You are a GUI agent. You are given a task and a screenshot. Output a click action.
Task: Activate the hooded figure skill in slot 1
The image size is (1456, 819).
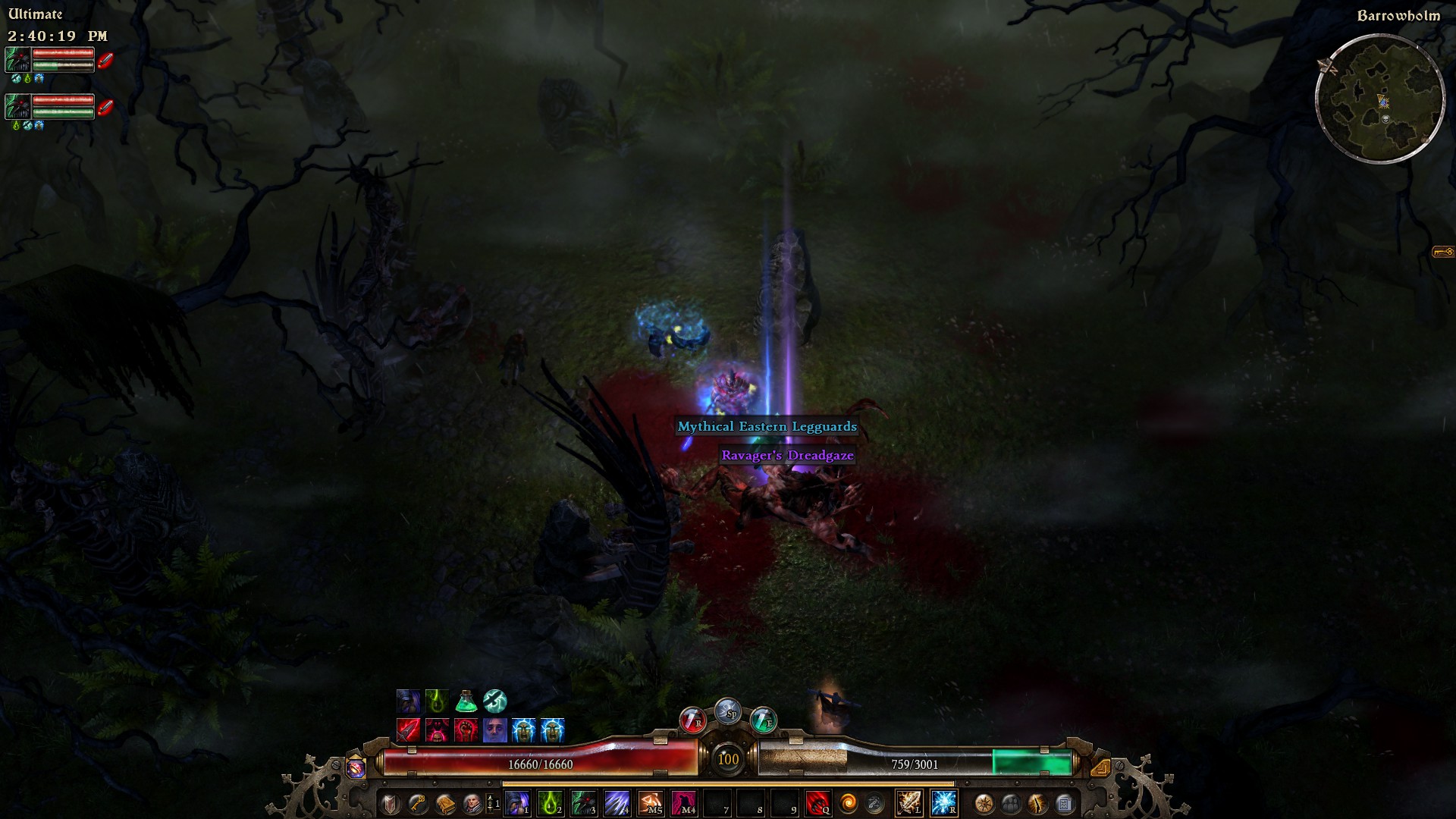pos(517,802)
